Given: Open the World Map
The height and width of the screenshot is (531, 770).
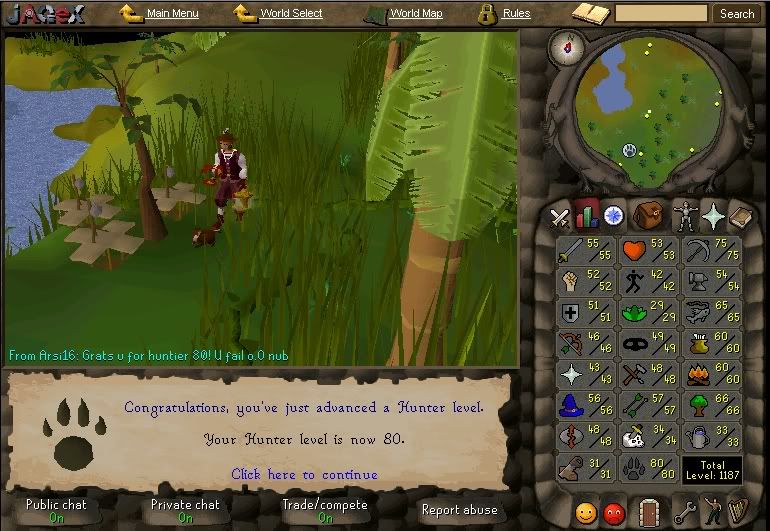Looking at the screenshot, I should [415, 14].
